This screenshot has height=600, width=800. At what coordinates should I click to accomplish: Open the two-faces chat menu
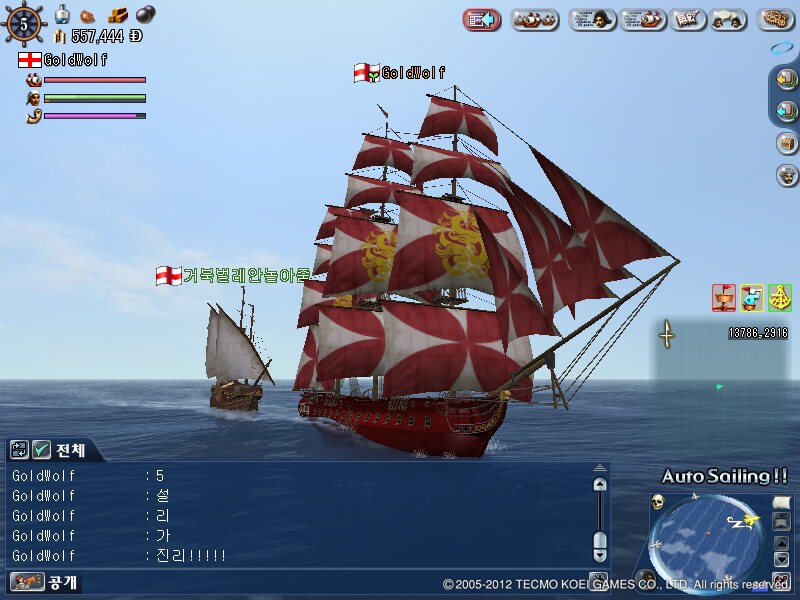pyautogui.click(x=727, y=19)
